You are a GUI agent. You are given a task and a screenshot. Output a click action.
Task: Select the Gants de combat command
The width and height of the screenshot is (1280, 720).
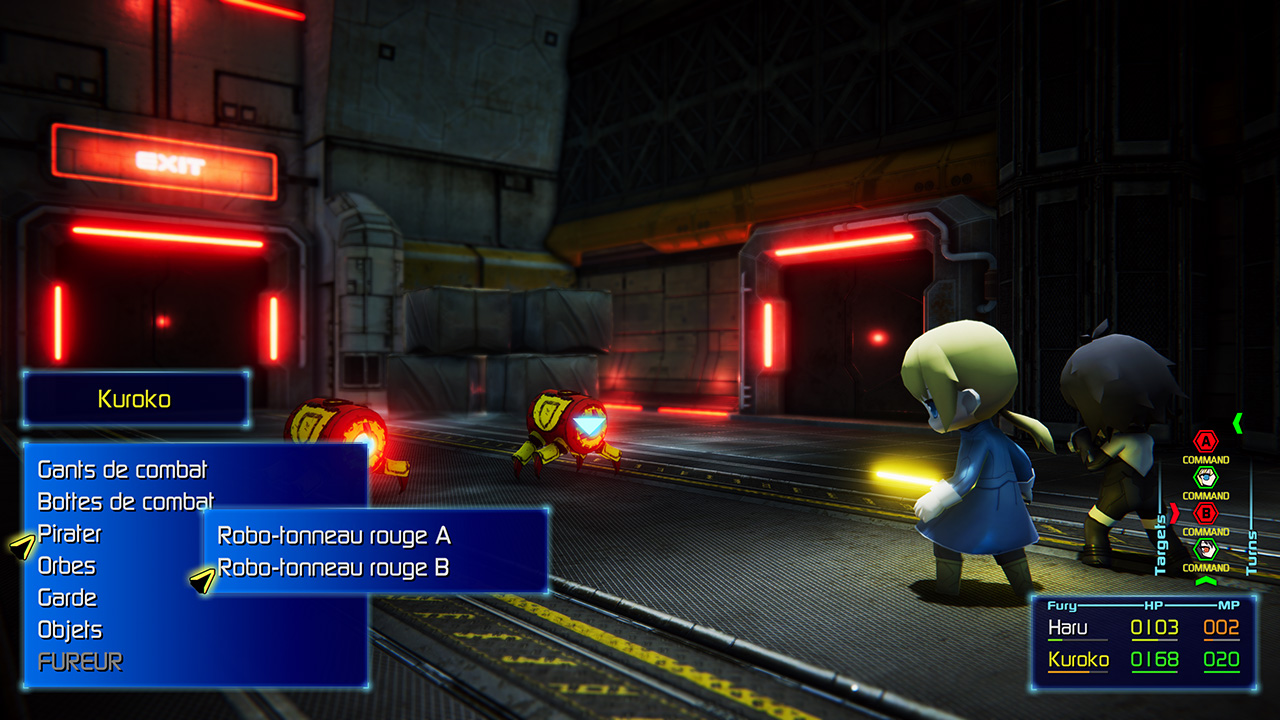tap(122, 469)
